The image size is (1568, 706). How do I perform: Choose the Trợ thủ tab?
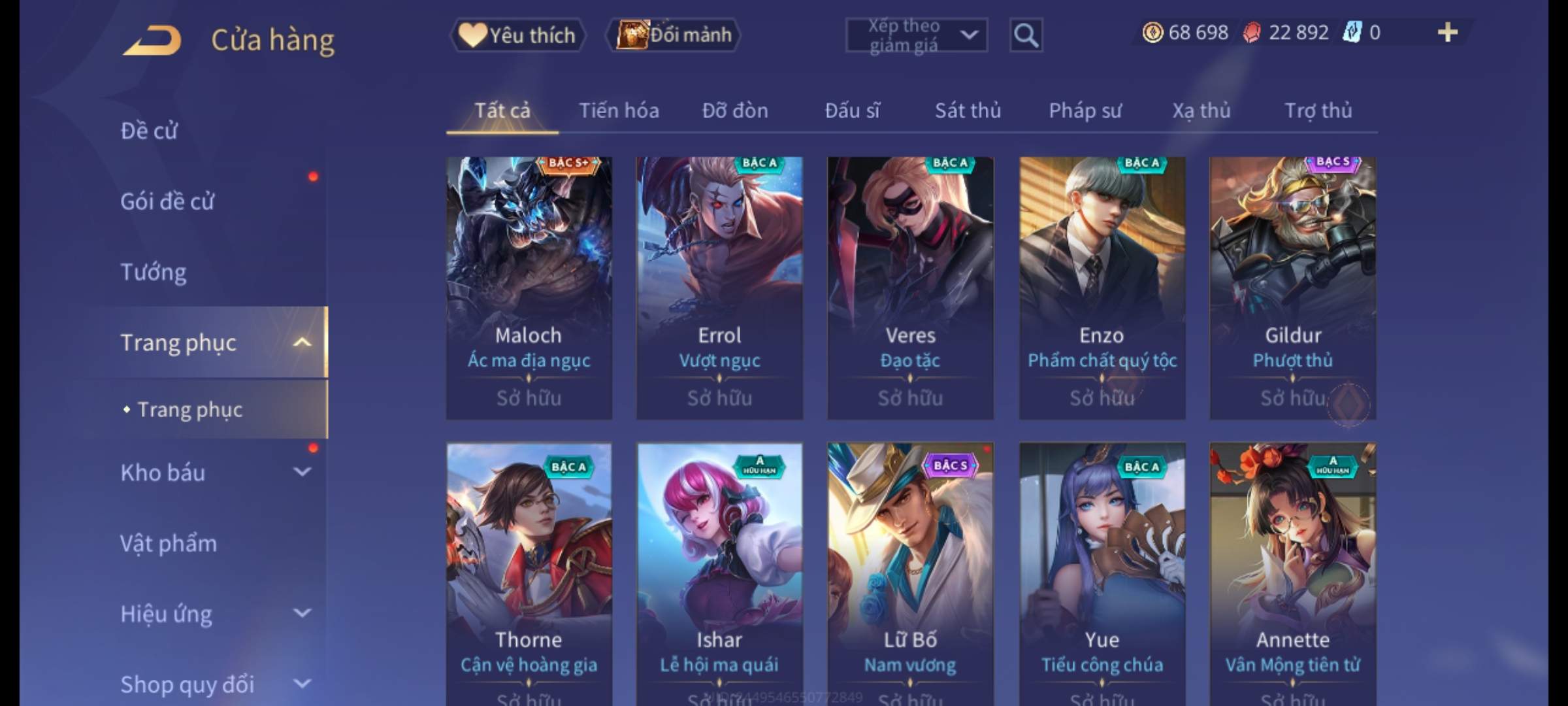click(x=1318, y=110)
